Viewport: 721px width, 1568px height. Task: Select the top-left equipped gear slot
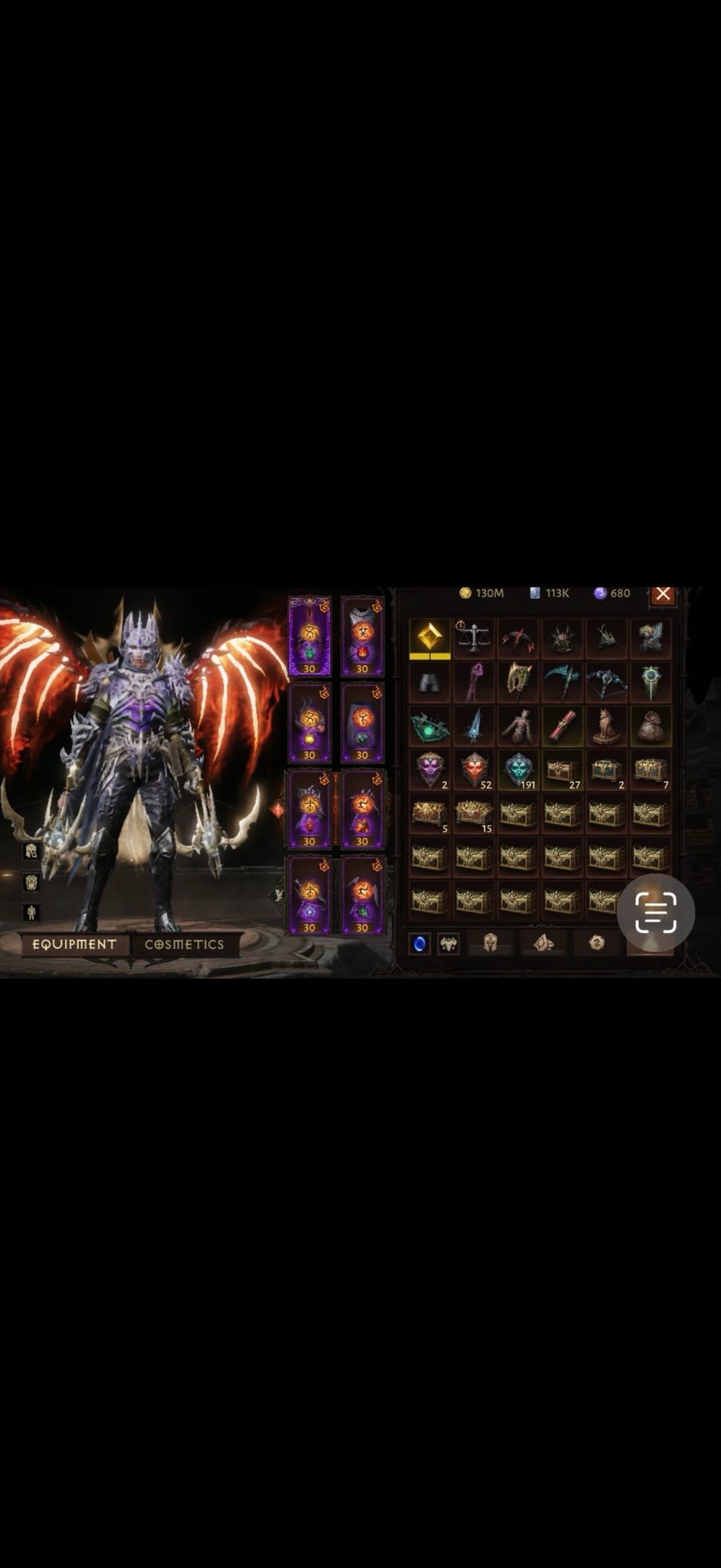coord(309,637)
